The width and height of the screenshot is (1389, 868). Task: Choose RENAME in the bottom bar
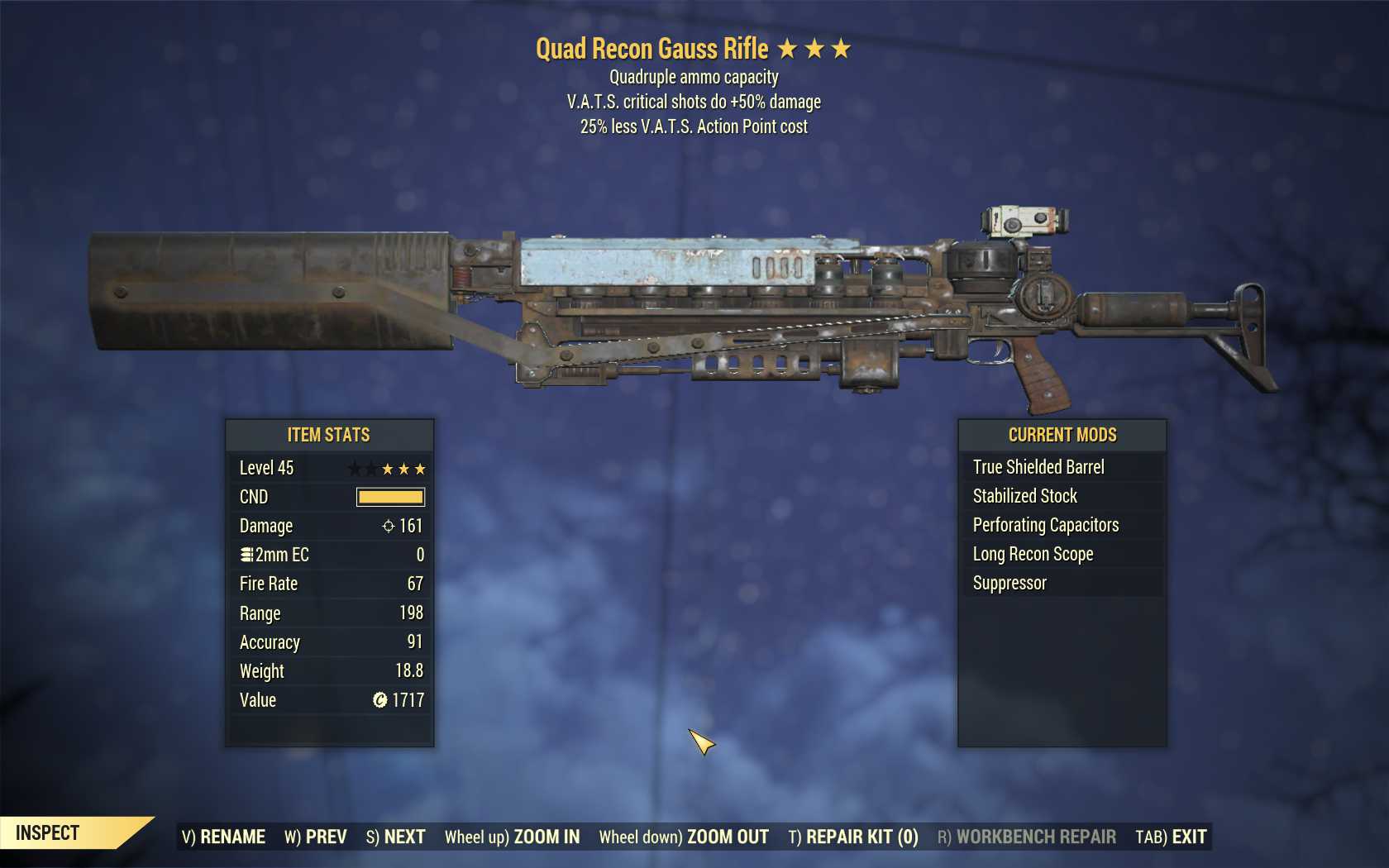[x=223, y=837]
